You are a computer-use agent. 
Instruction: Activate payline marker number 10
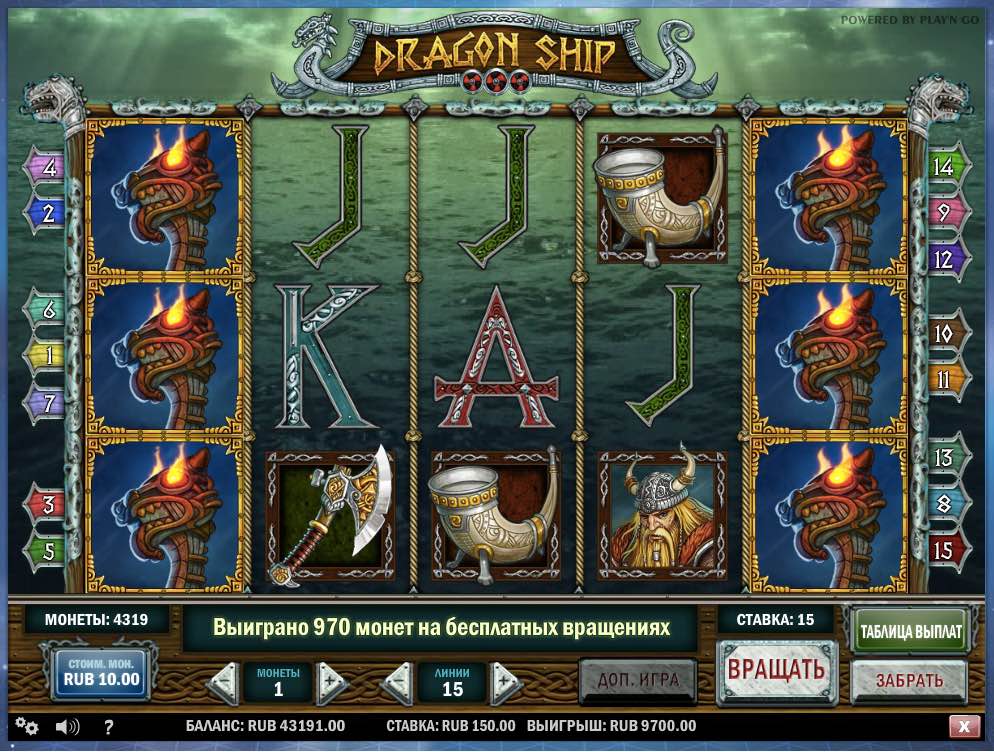pos(944,334)
